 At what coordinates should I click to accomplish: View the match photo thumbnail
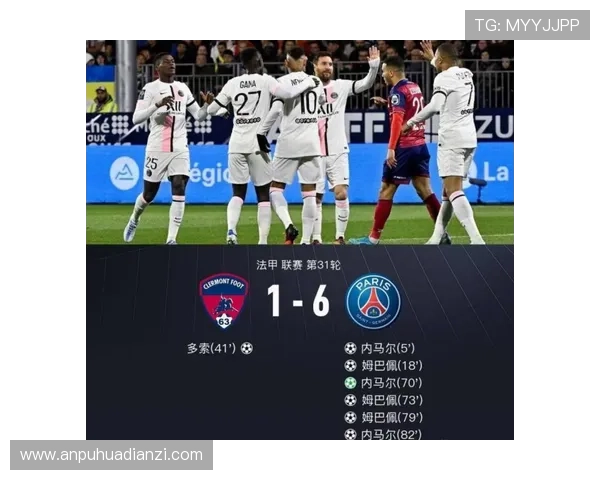click(299, 142)
